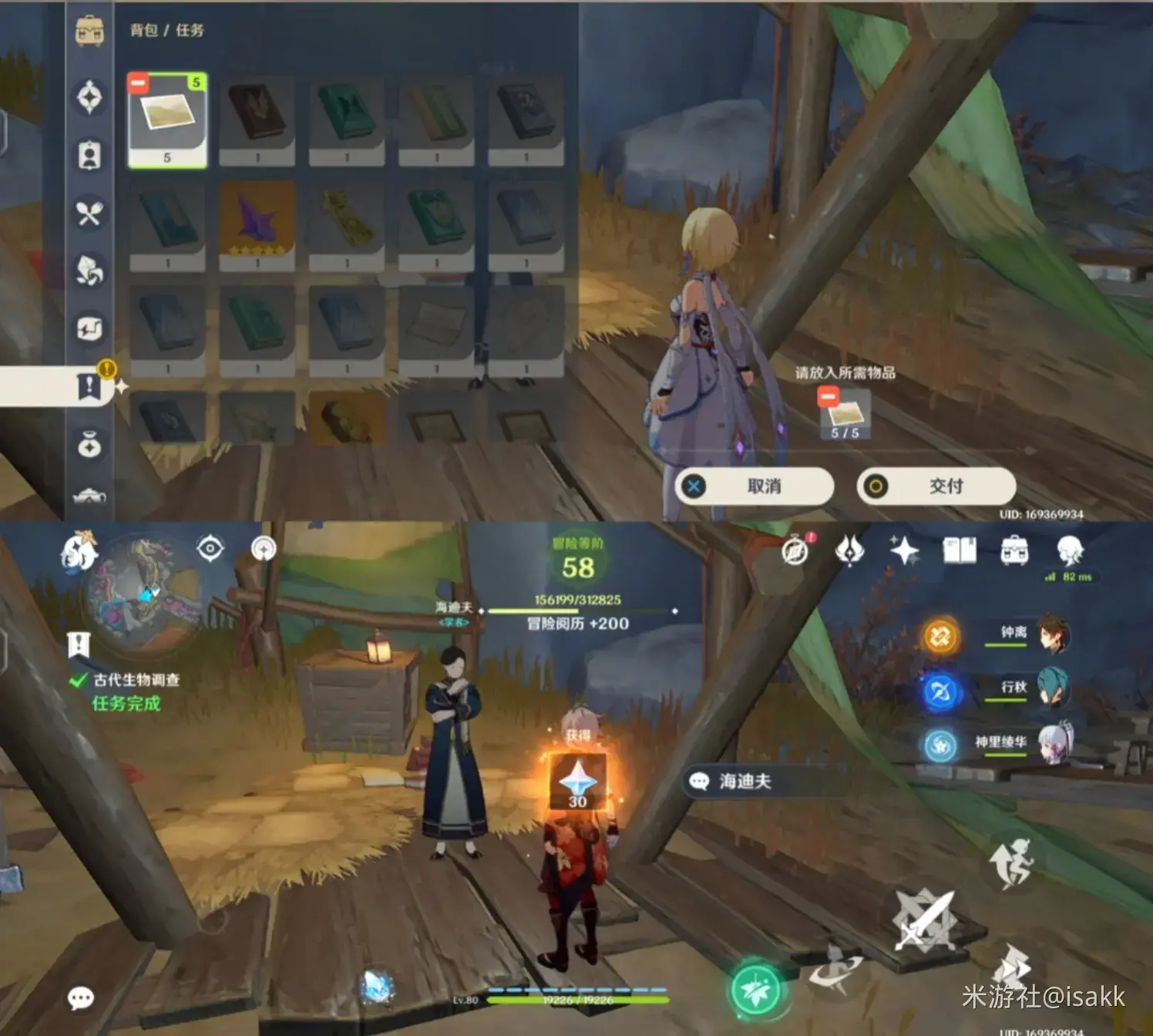1153x1036 pixels.
Task: Switch to the food inventory tab
Action: pyautogui.click(x=89, y=214)
